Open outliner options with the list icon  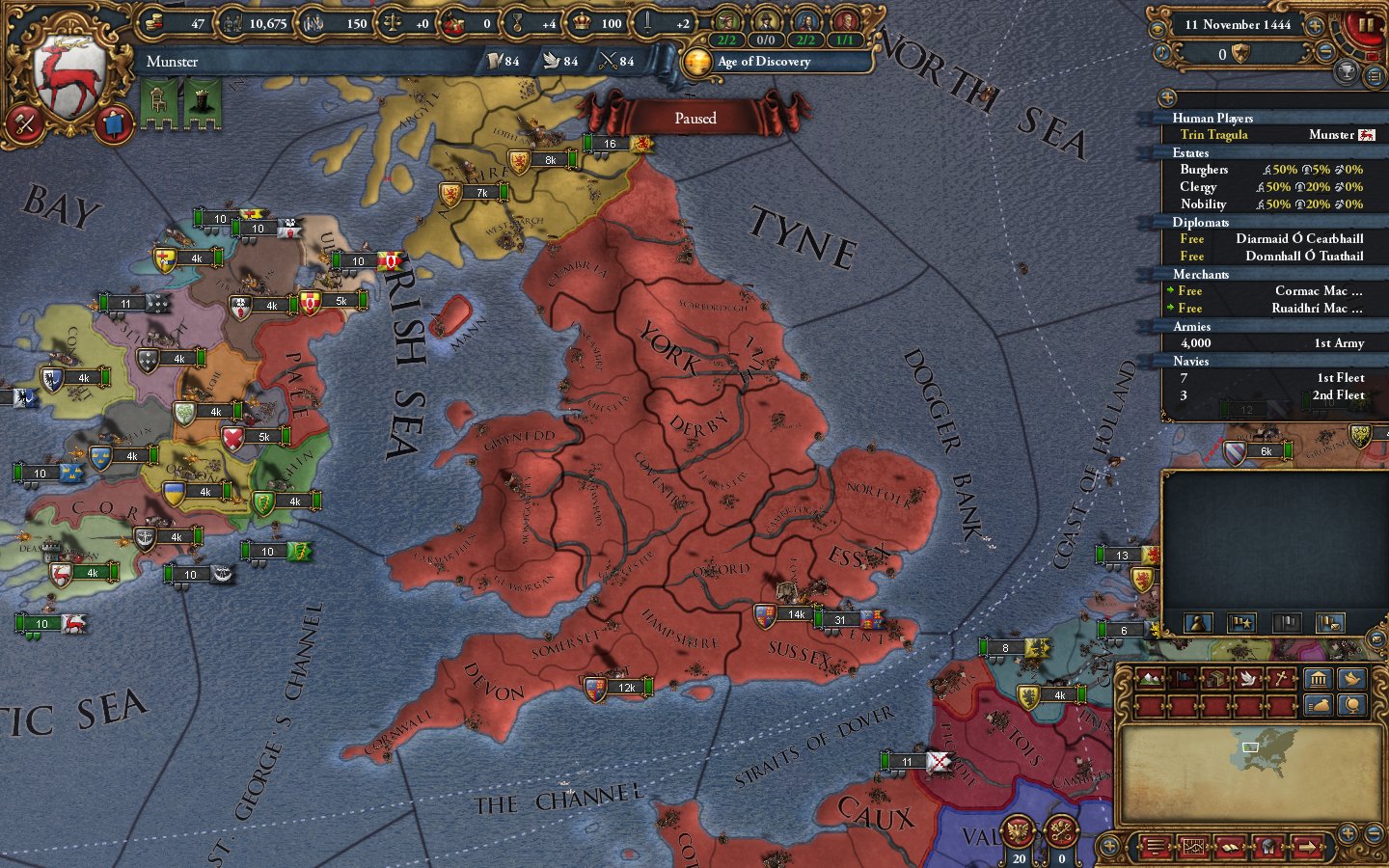[1374, 74]
